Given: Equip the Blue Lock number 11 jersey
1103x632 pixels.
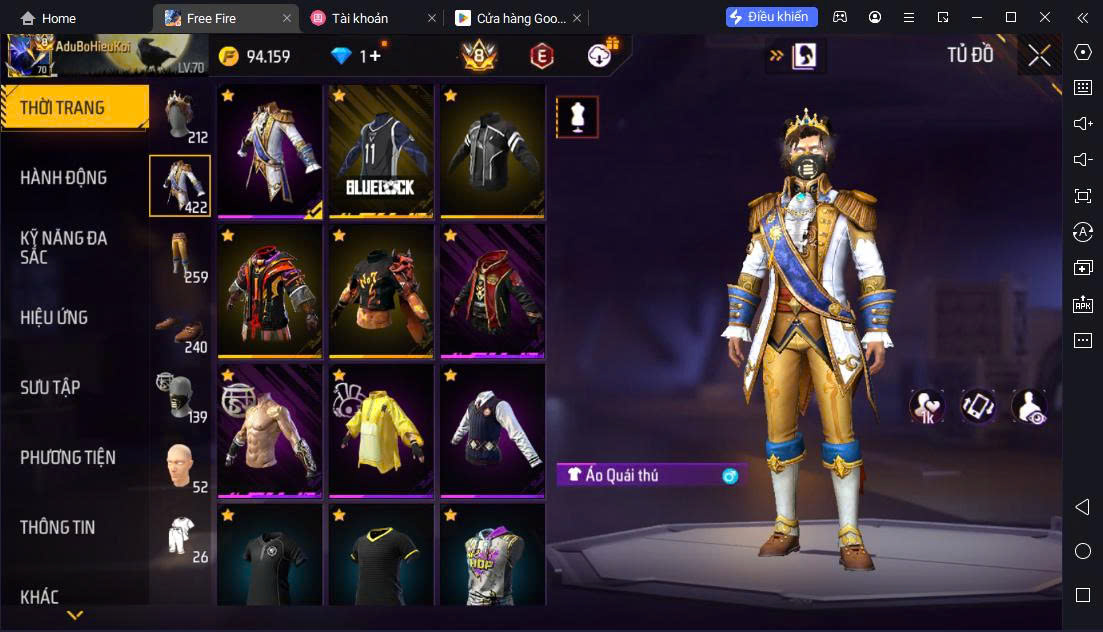Looking at the screenshot, I should click(381, 152).
